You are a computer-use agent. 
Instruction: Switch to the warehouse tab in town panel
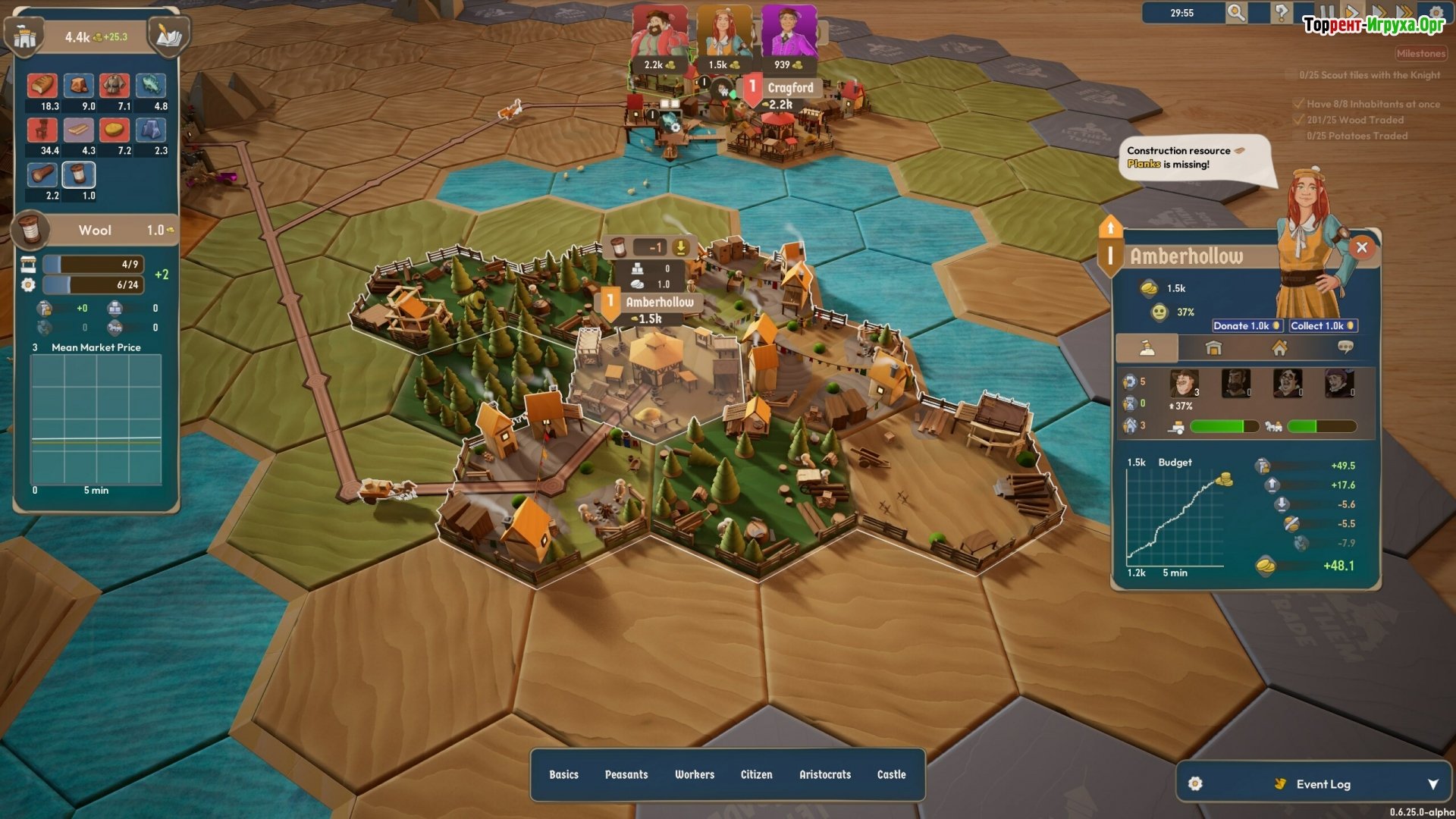click(x=1213, y=348)
